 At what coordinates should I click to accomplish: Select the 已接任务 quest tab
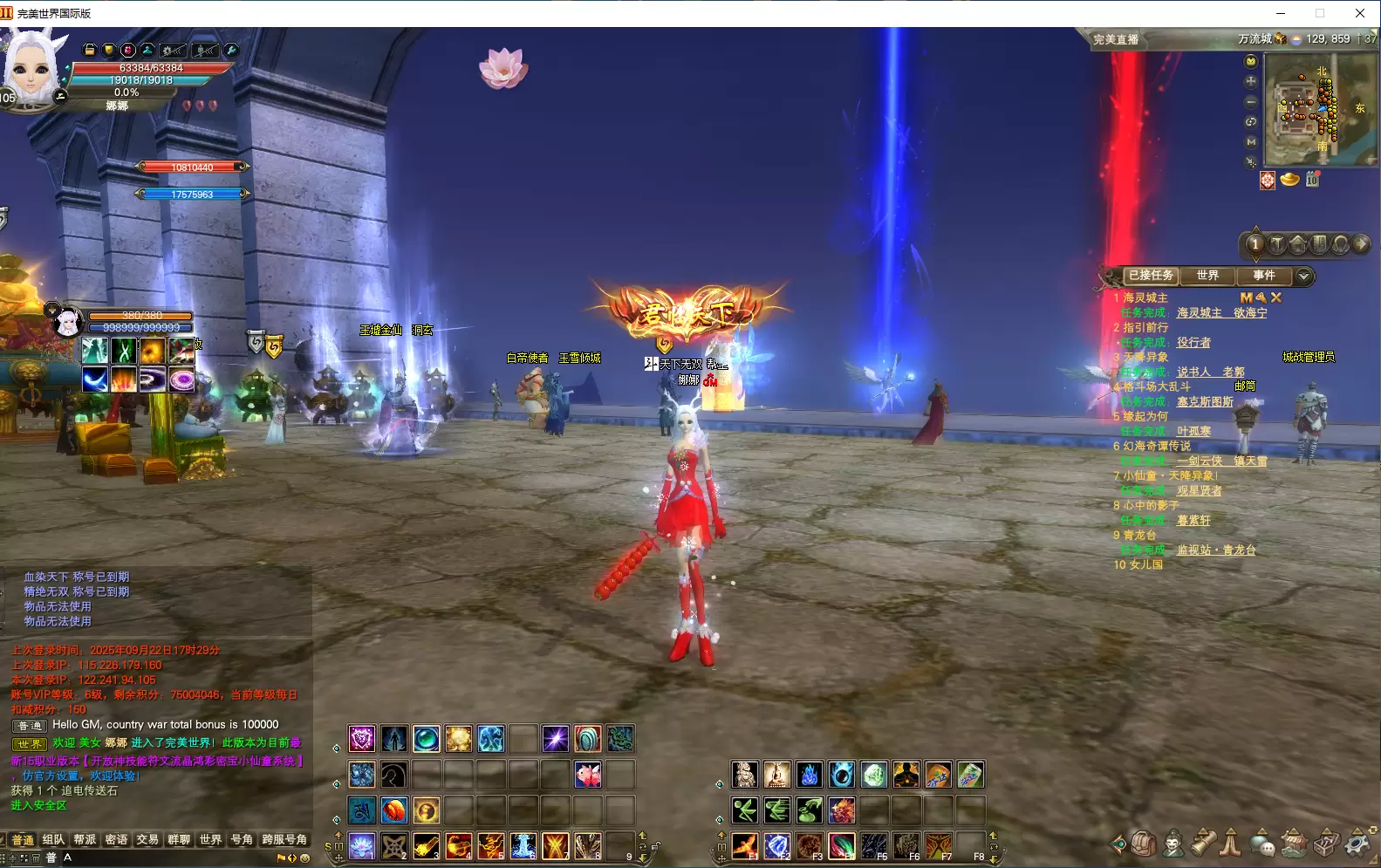tap(1151, 276)
